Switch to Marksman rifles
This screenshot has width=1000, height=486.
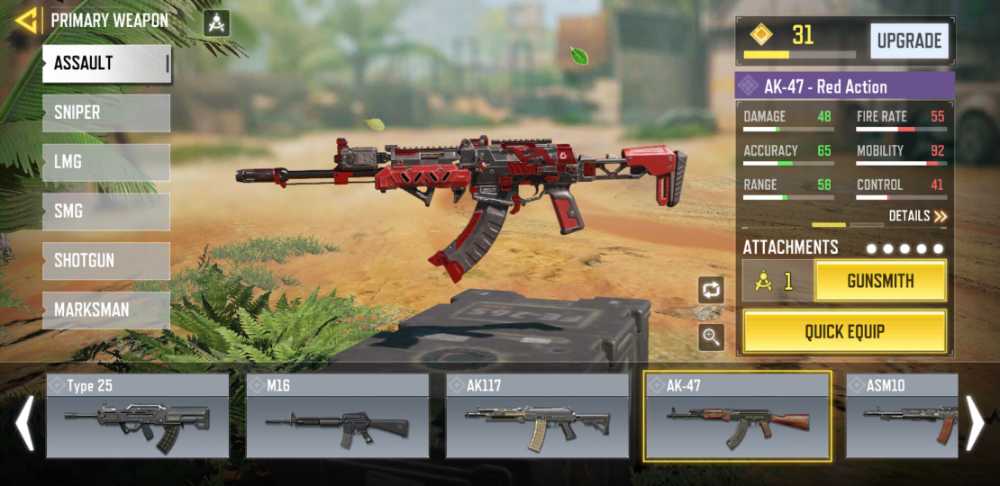tap(106, 310)
